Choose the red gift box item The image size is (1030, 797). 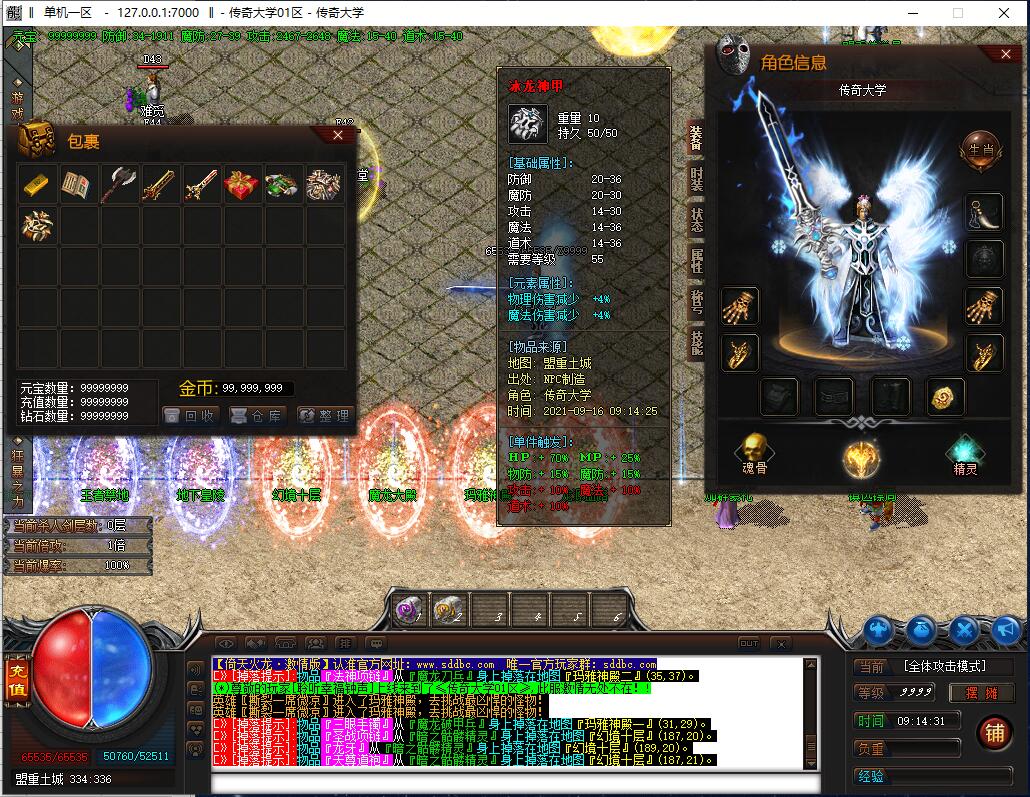tap(242, 185)
